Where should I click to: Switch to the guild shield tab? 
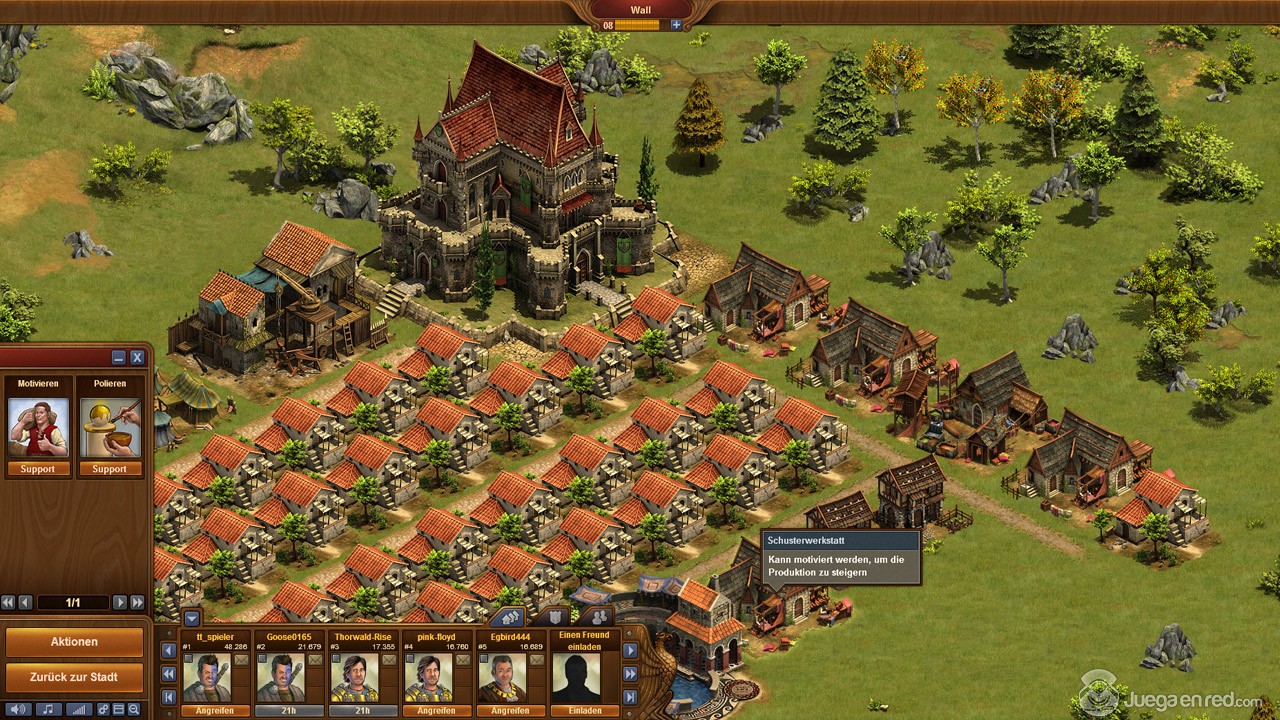[553, 617]
